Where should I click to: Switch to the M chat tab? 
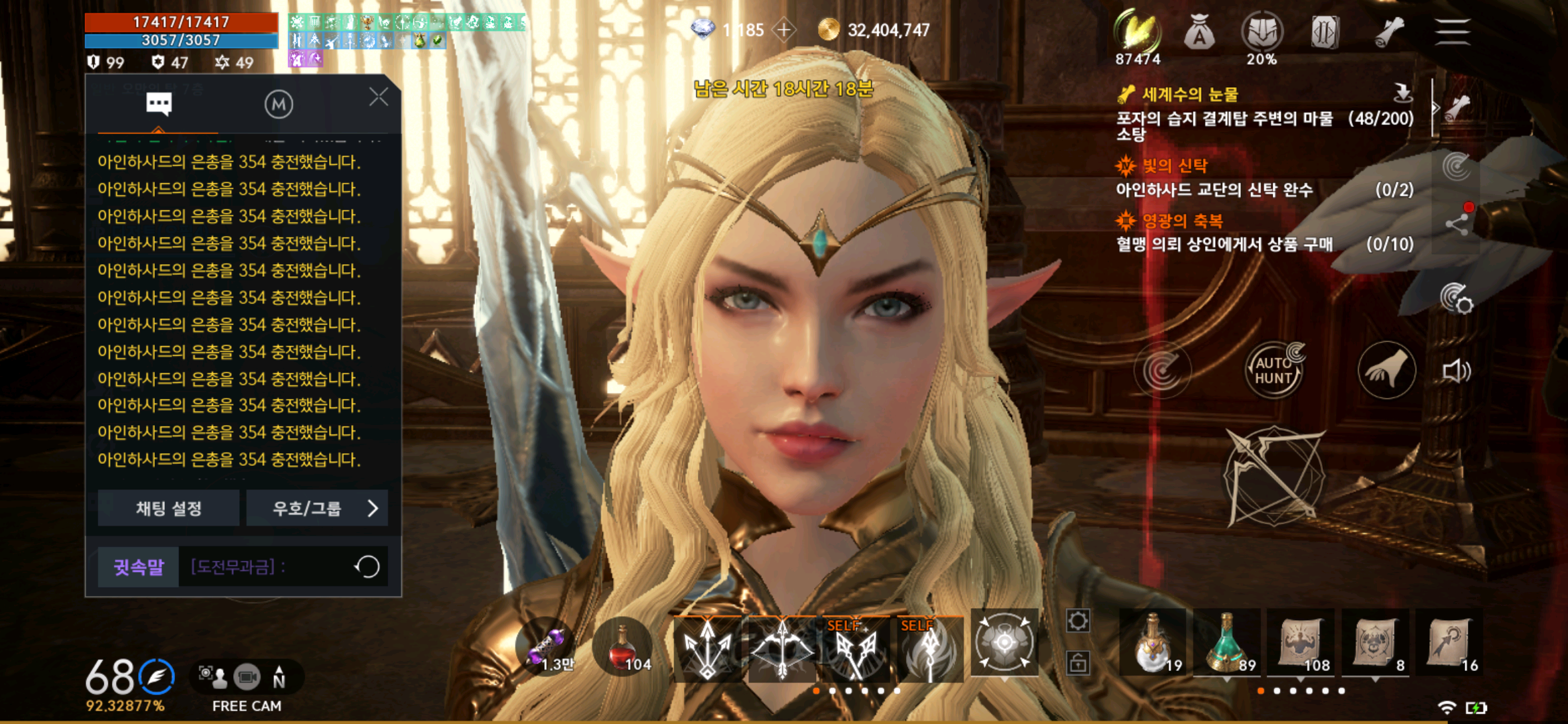(x=279, y=105)
